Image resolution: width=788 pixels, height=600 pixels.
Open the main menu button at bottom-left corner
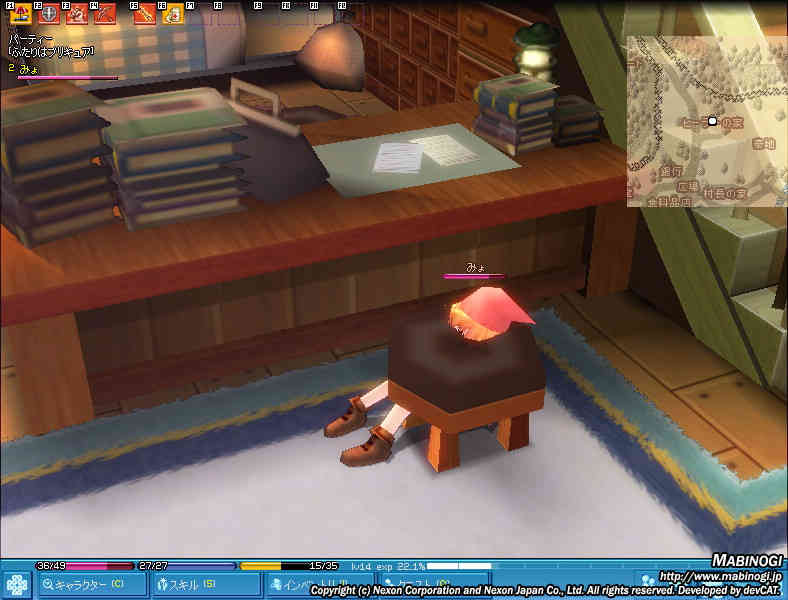16,584
